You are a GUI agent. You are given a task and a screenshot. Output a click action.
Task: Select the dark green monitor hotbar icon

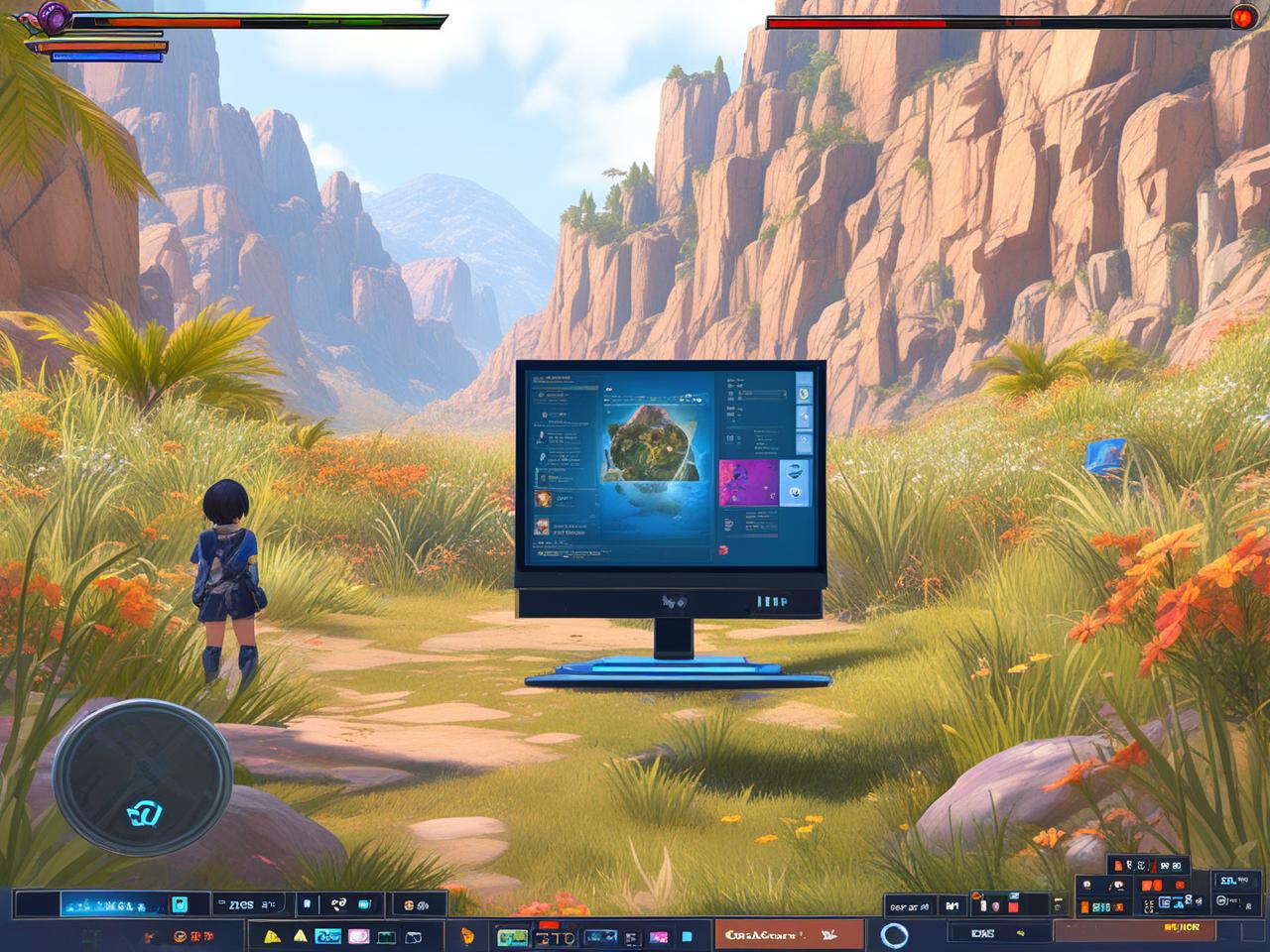point(386,936)
